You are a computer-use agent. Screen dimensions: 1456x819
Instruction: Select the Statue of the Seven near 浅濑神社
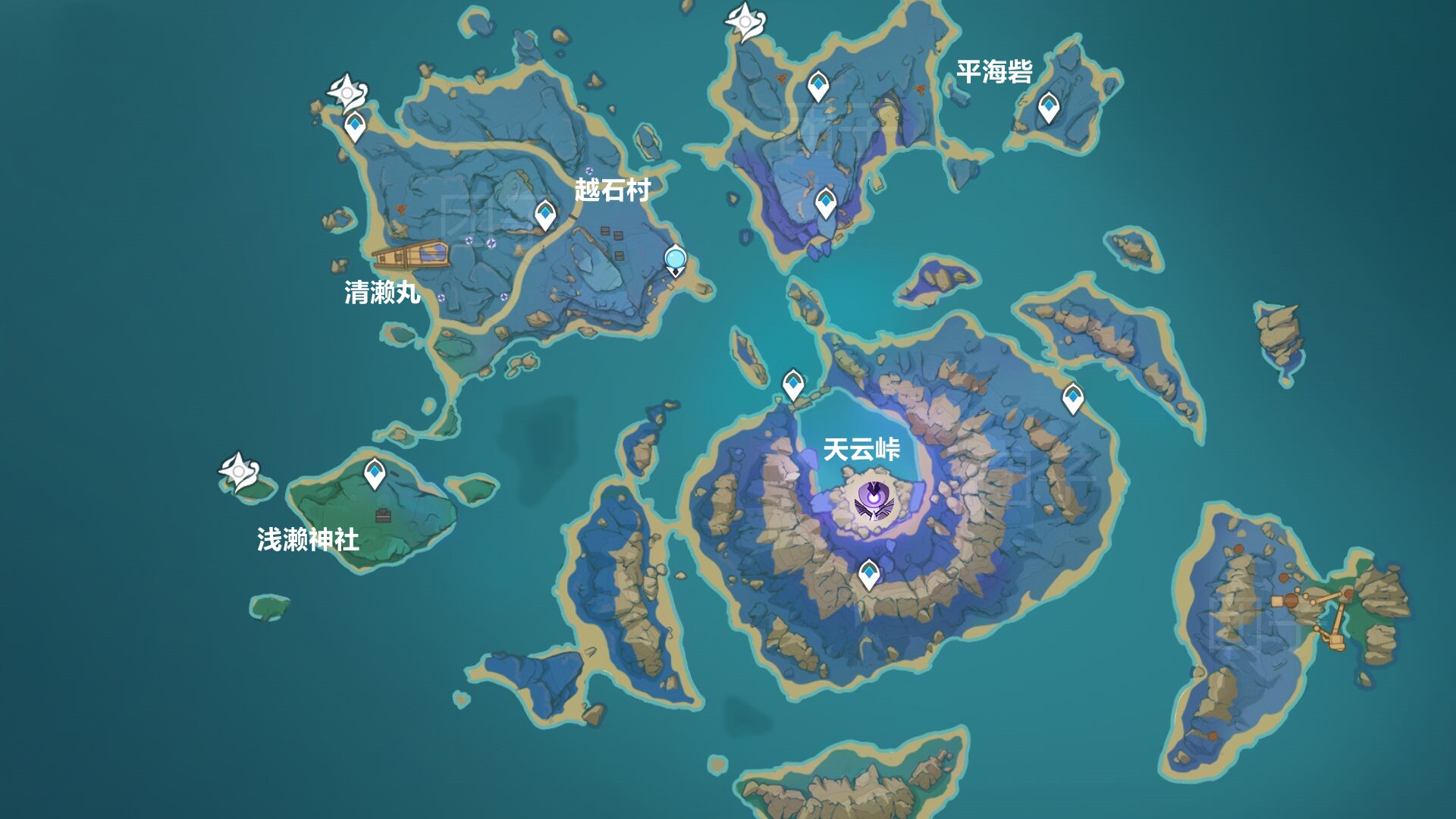pos(237,471)
